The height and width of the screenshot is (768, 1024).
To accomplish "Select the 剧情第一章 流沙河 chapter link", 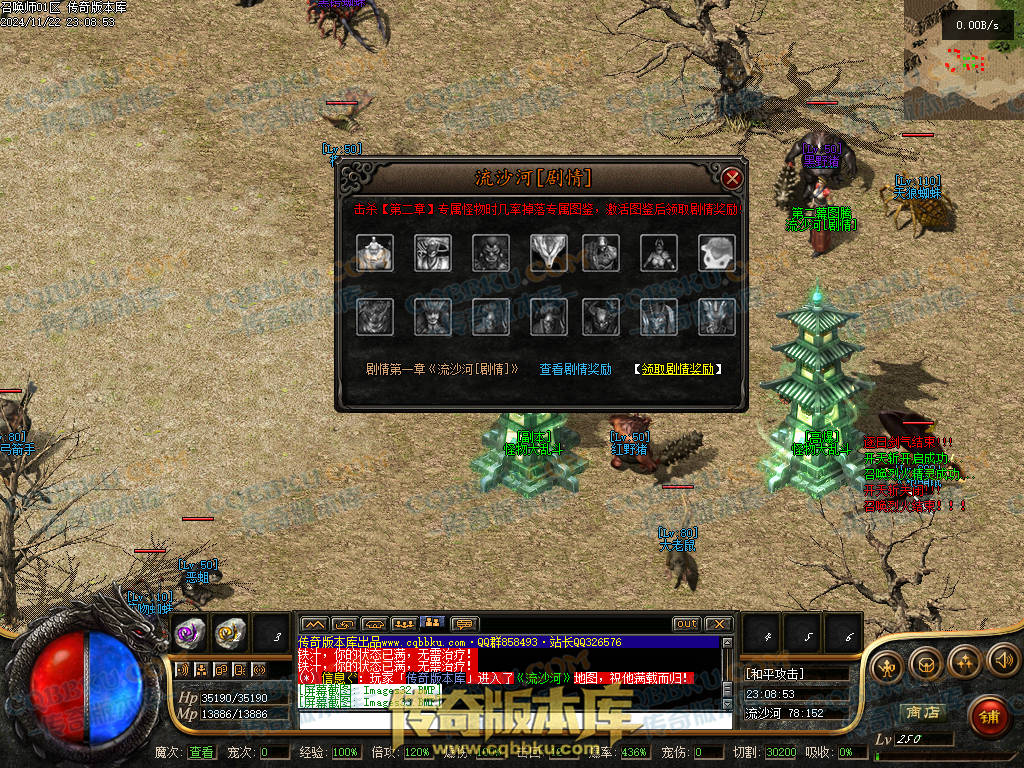I will coord(442,369).
